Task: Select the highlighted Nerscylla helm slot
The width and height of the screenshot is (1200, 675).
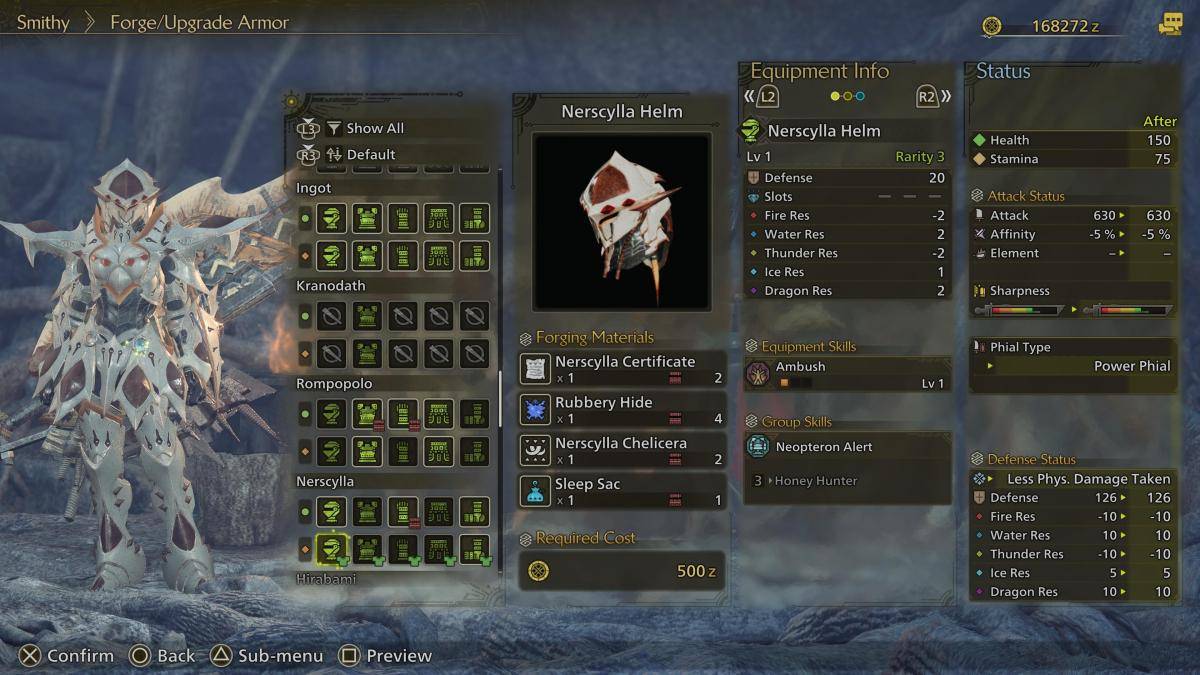Action: [332, 548]
